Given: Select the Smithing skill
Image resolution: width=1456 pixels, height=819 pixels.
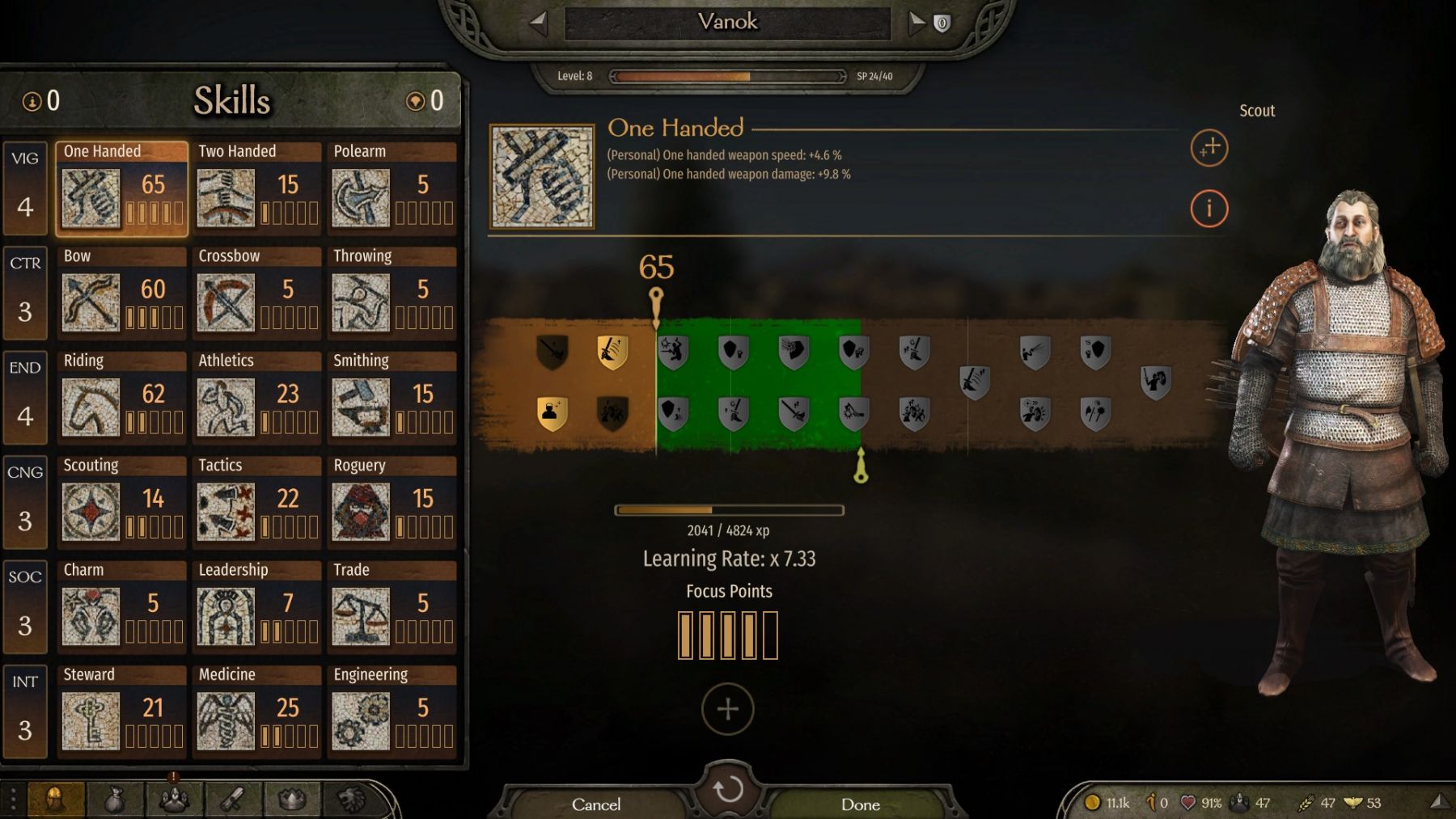Looking at the screenshot, I should tap(392, 398).
